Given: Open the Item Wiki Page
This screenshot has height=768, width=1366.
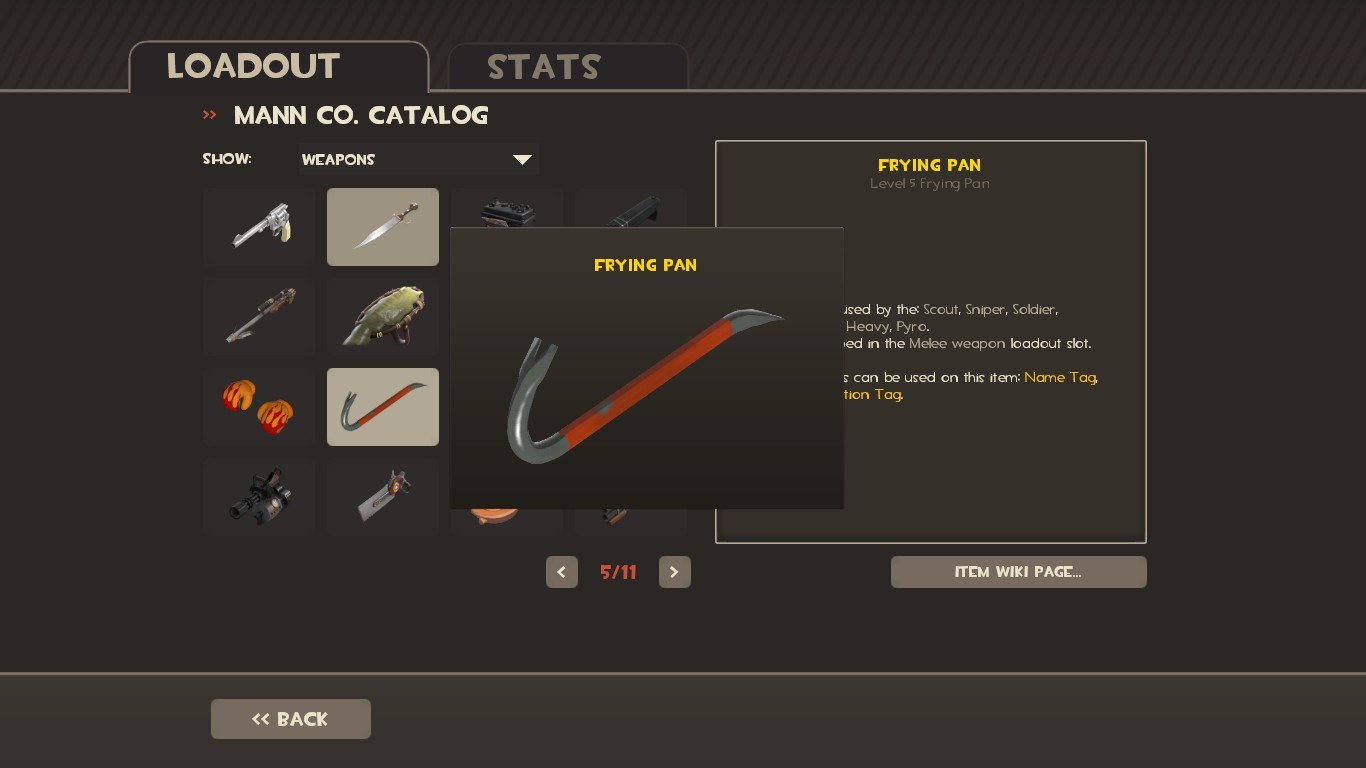Looking at the screenshot, I should click(x=1018, y=572).
